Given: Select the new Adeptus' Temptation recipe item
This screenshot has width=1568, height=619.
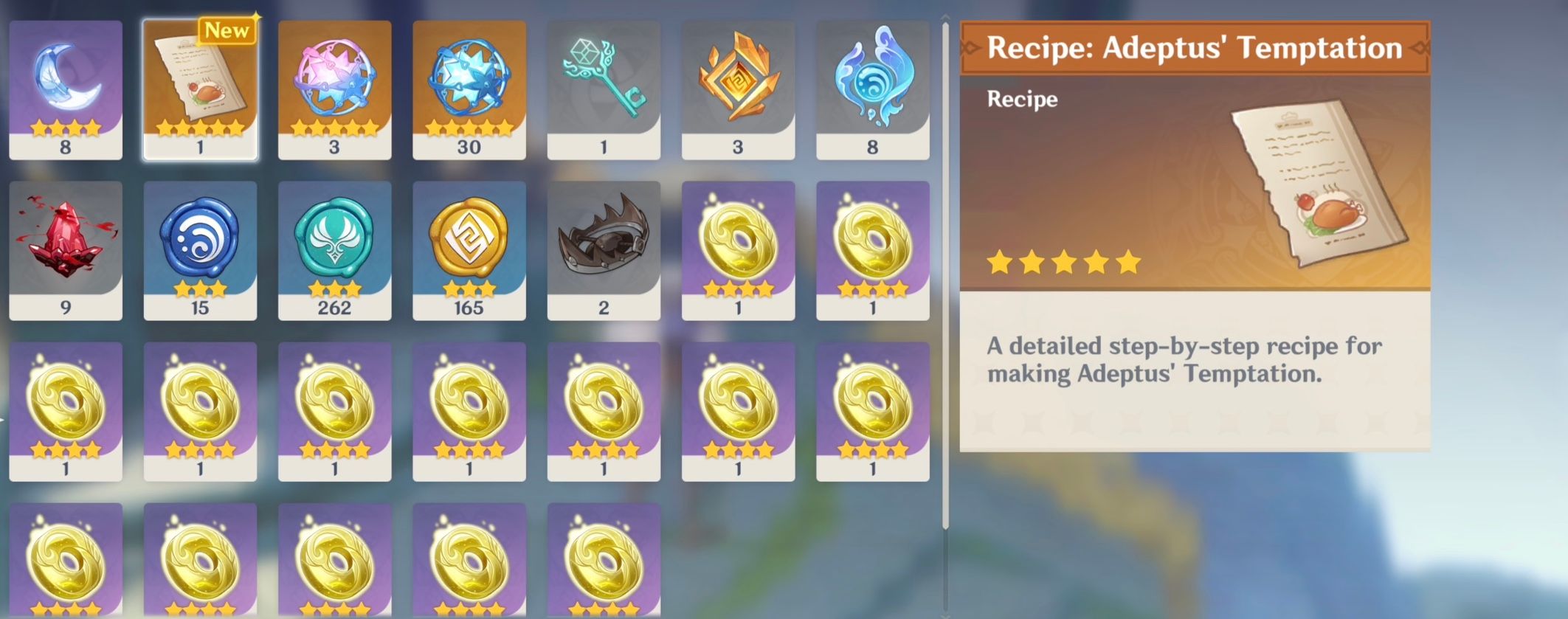Looking at the screenshot, I should (x=199, y=89).
